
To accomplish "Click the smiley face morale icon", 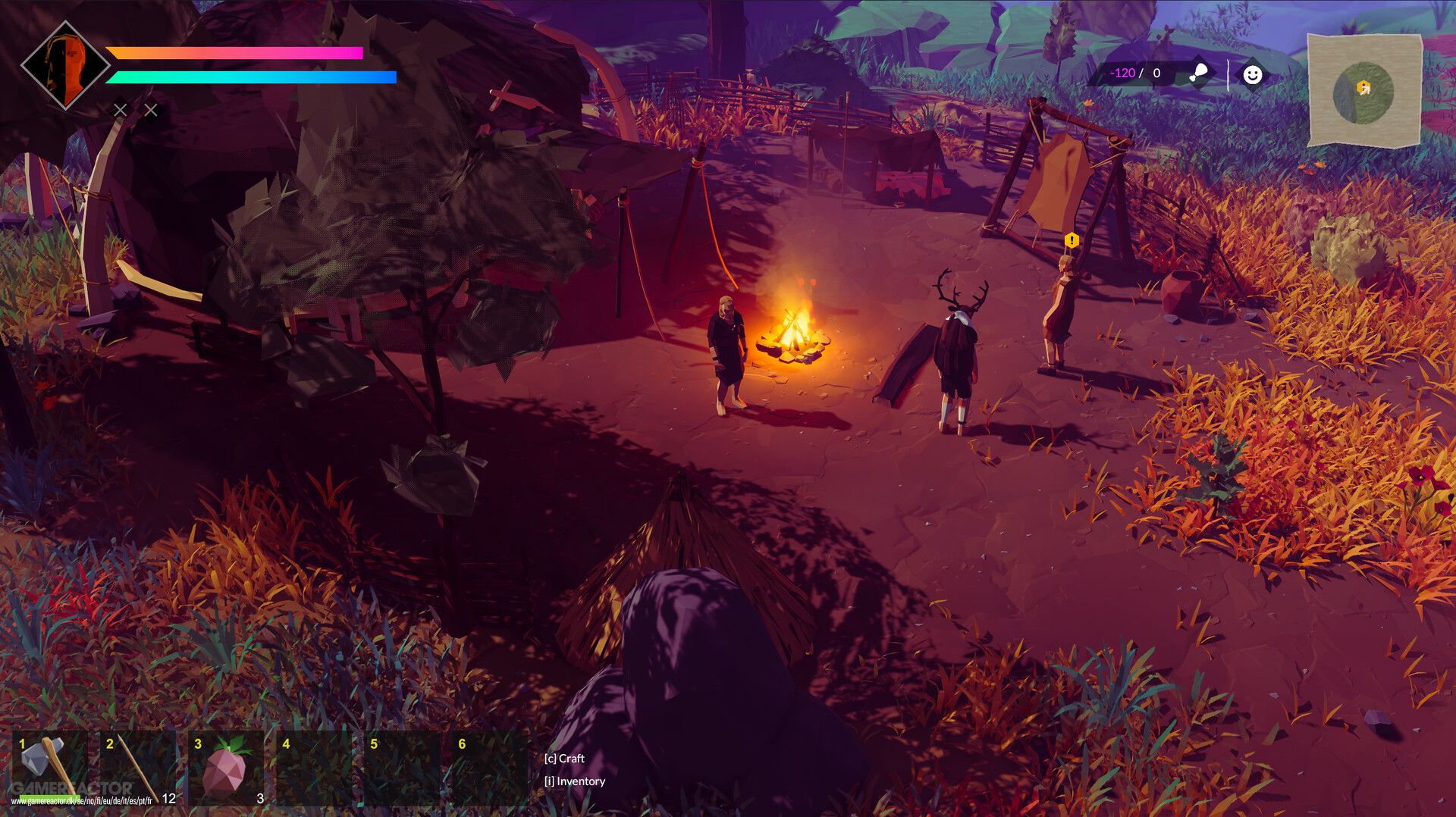I will [1254, 74].
